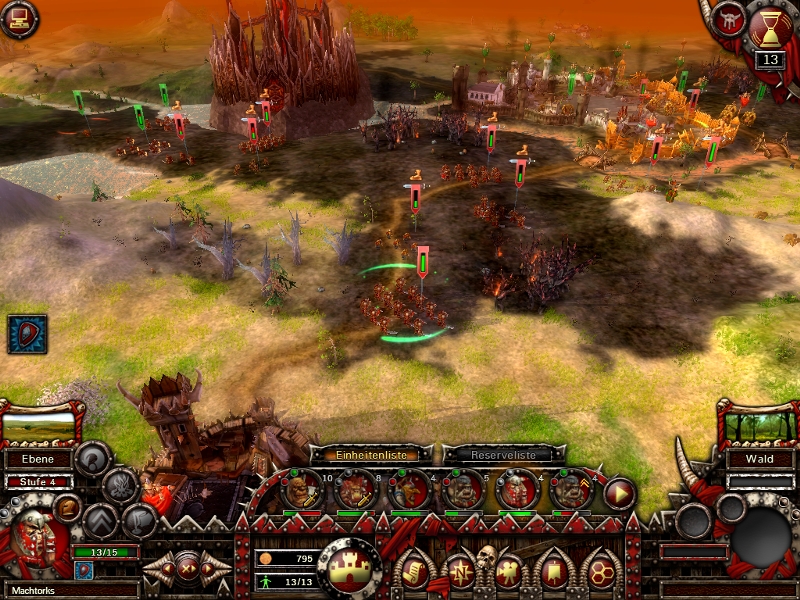Select the unit portrait with strength 8
Screen dimensions: 800x600
tap(355, 490)
